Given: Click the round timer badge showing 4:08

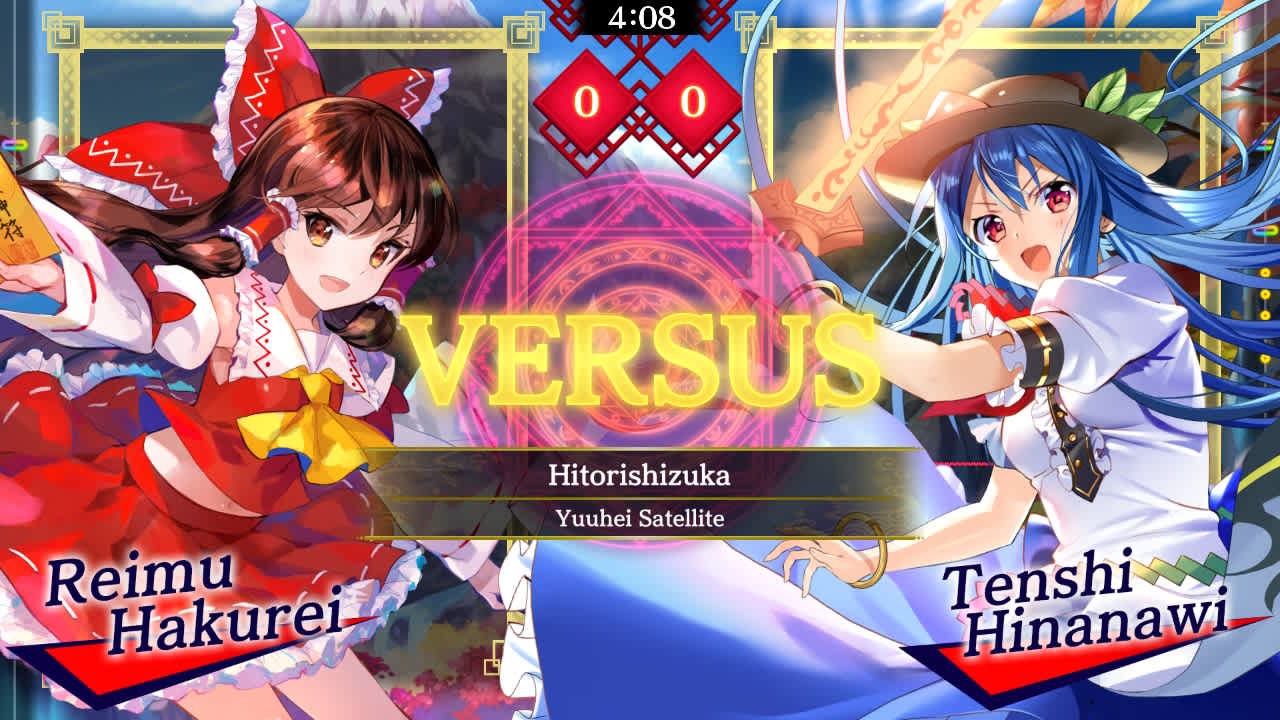Looking at the screenshot, I should coord(640,17).
